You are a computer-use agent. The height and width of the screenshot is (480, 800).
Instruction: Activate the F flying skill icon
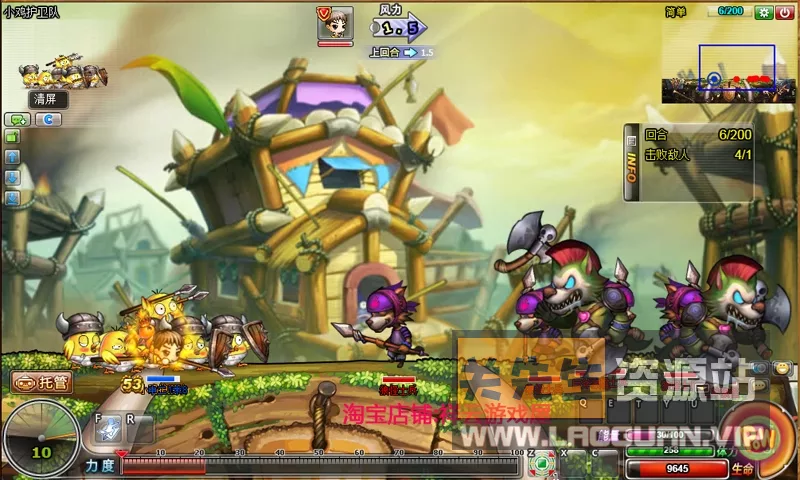[x=107, y=428]
